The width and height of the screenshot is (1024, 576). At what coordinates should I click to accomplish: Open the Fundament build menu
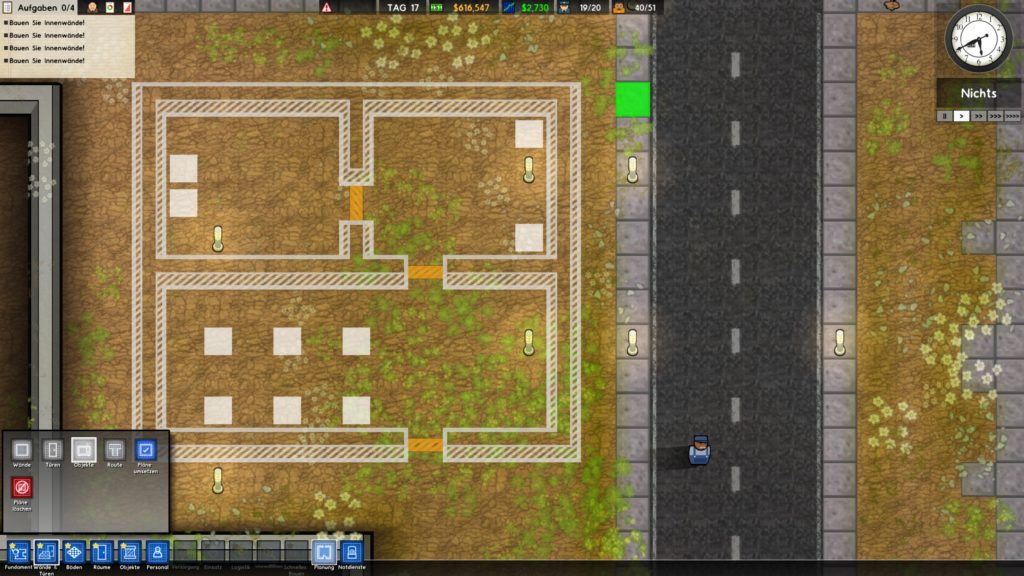click(x=18, y=552)
